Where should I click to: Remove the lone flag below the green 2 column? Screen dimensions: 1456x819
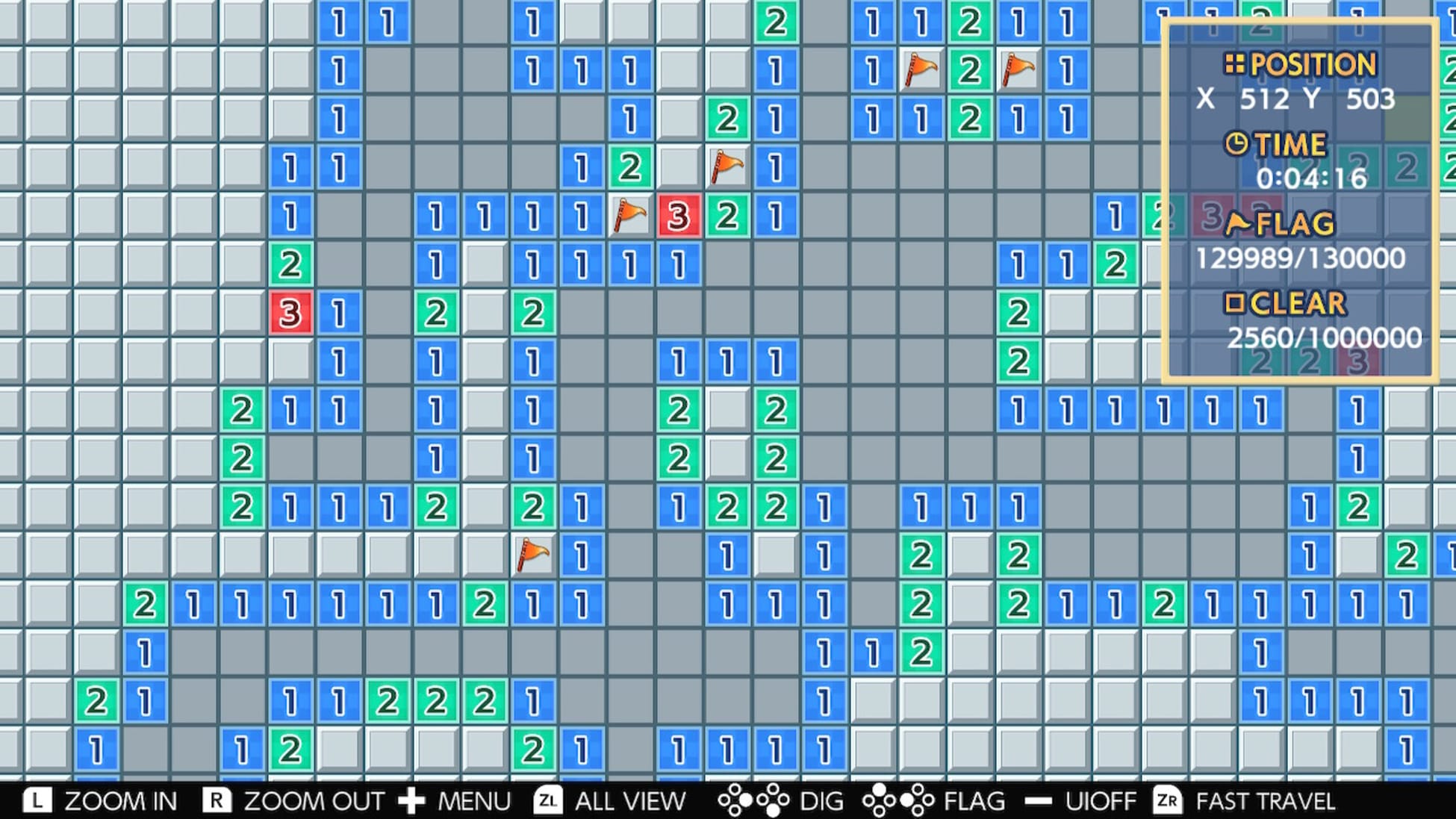pyautogui.click(x=532, y=555)
